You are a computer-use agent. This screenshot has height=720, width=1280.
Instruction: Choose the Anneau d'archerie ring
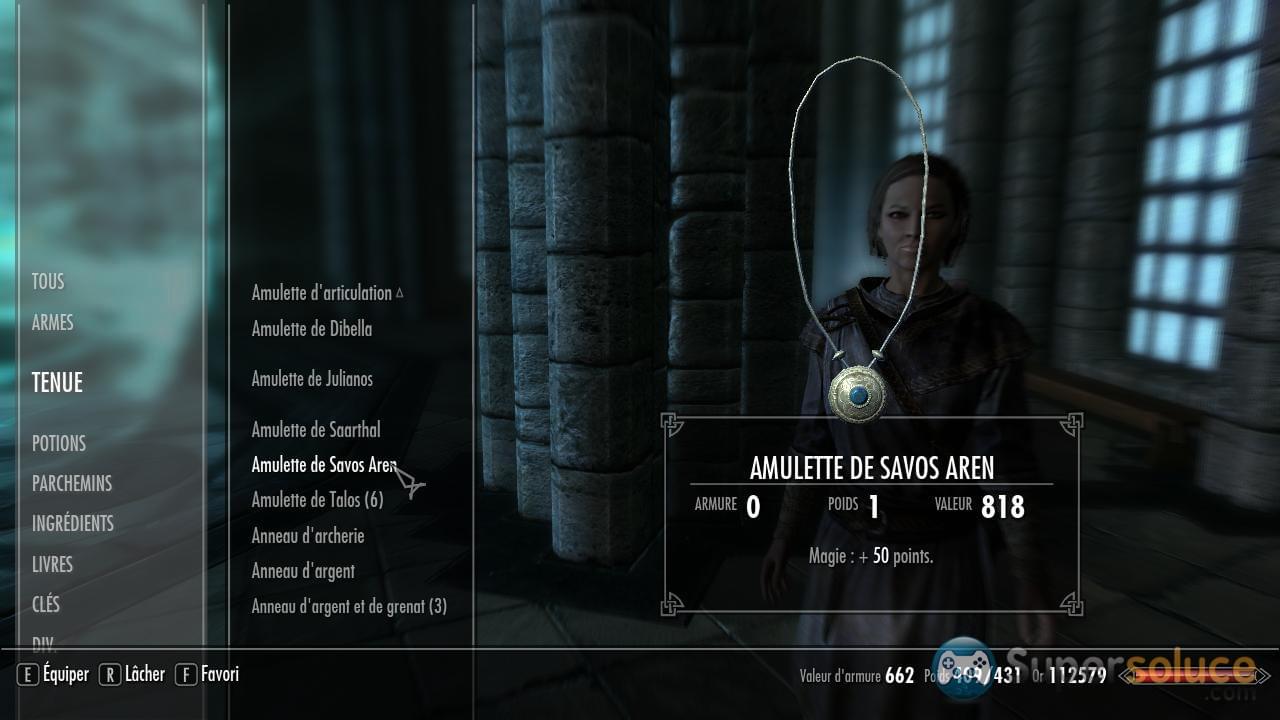click(308, 536)
